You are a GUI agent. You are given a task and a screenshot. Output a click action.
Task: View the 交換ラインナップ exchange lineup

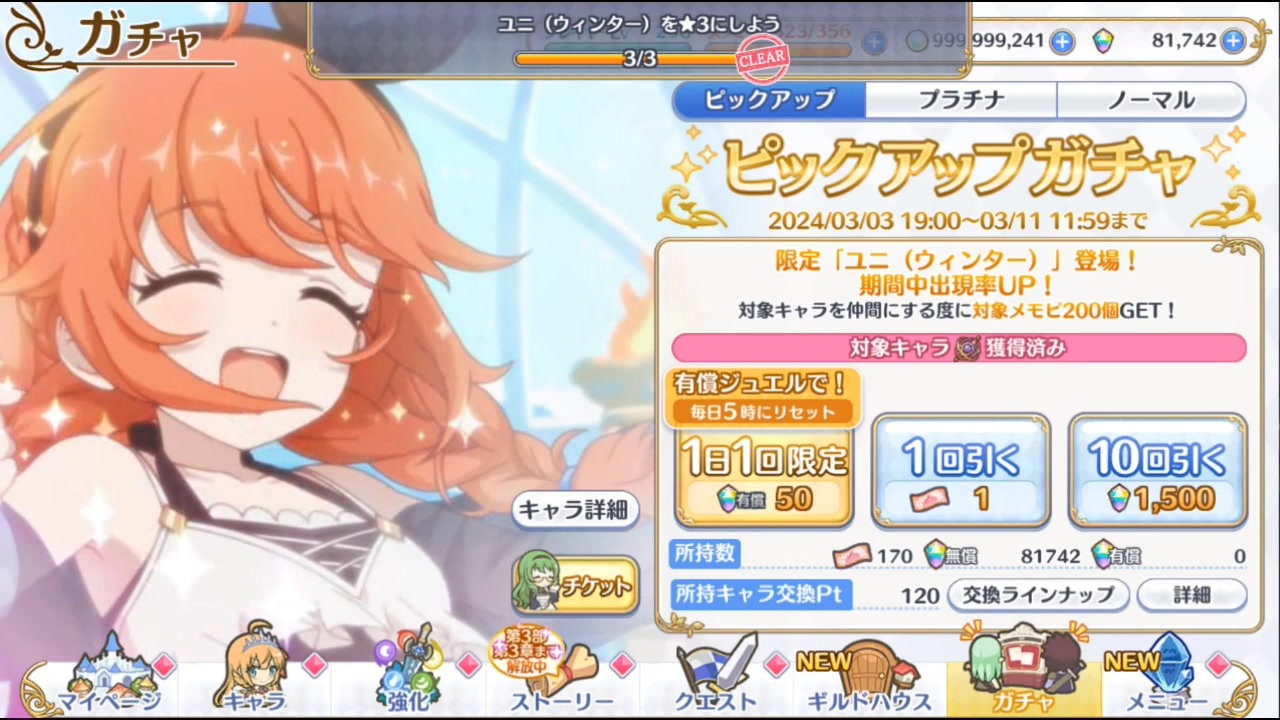point(1040,595)
